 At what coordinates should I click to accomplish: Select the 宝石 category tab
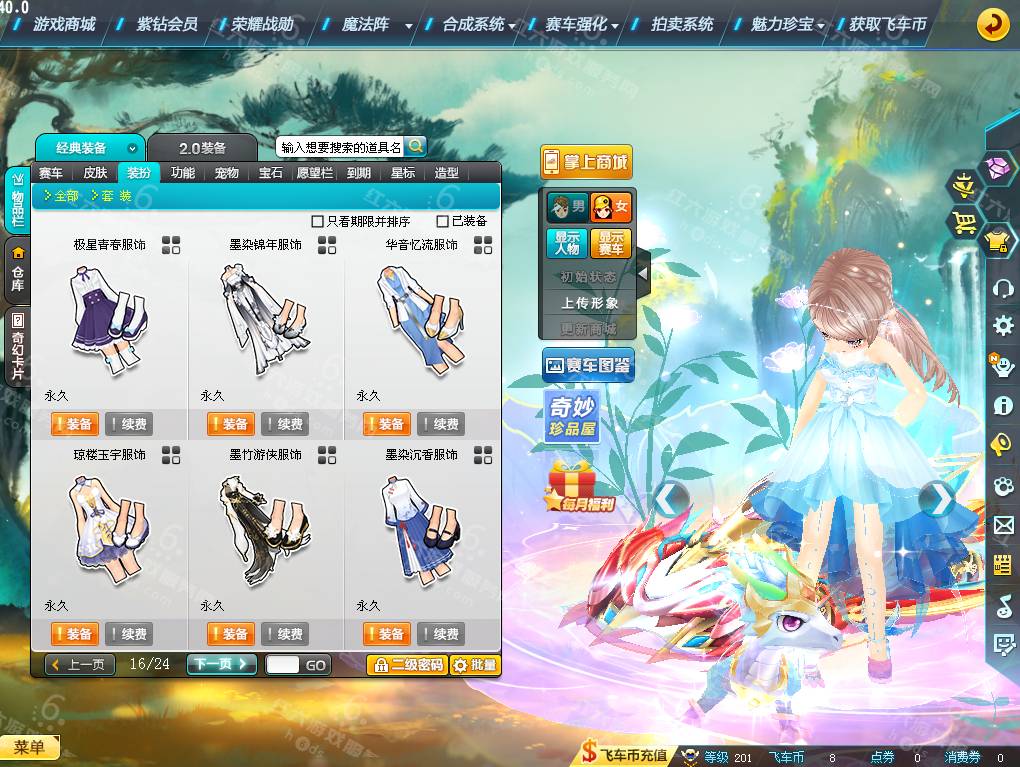coord(271,173)
